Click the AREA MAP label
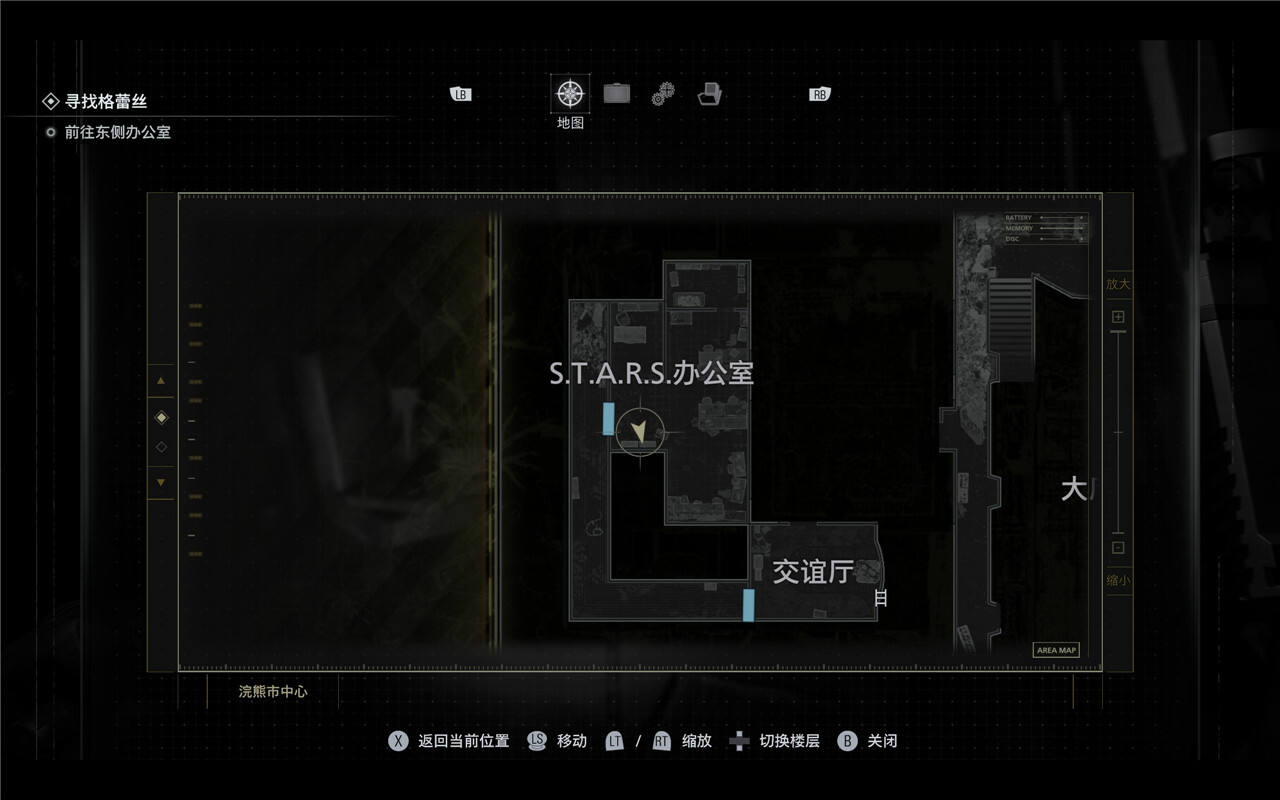Screen dimensions: 1280x800 click(1056, 650)
